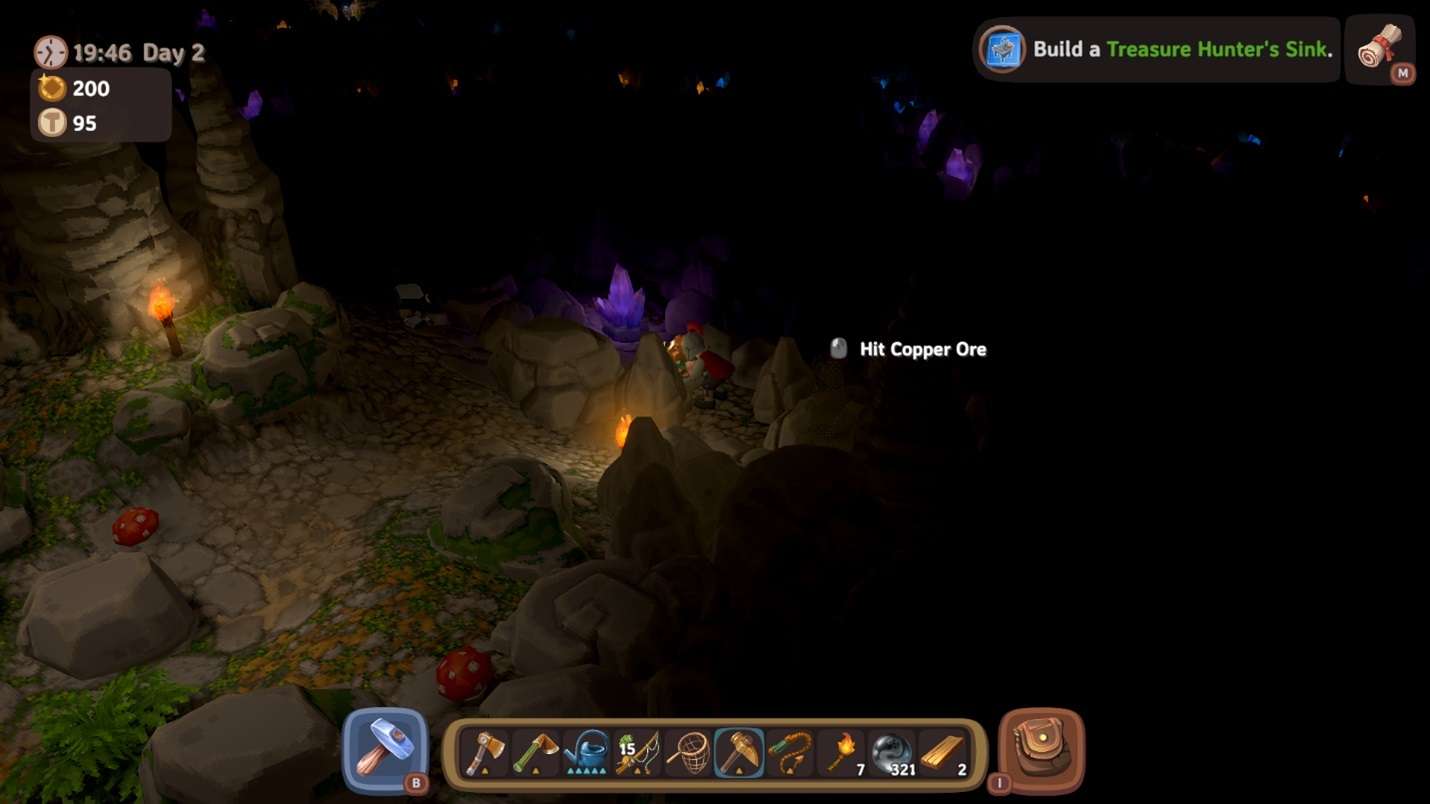Select the bug net slot

689,752
